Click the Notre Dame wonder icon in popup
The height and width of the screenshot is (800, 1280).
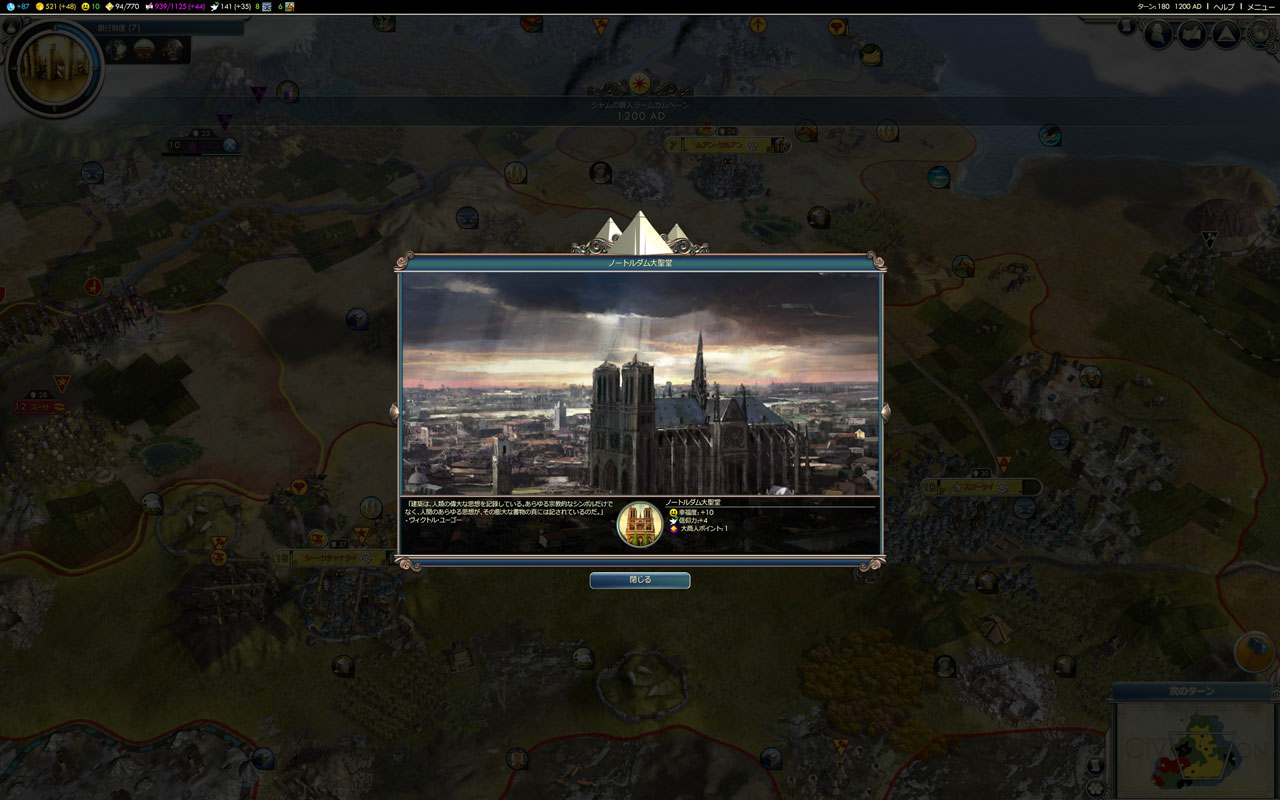coord(640,524)
